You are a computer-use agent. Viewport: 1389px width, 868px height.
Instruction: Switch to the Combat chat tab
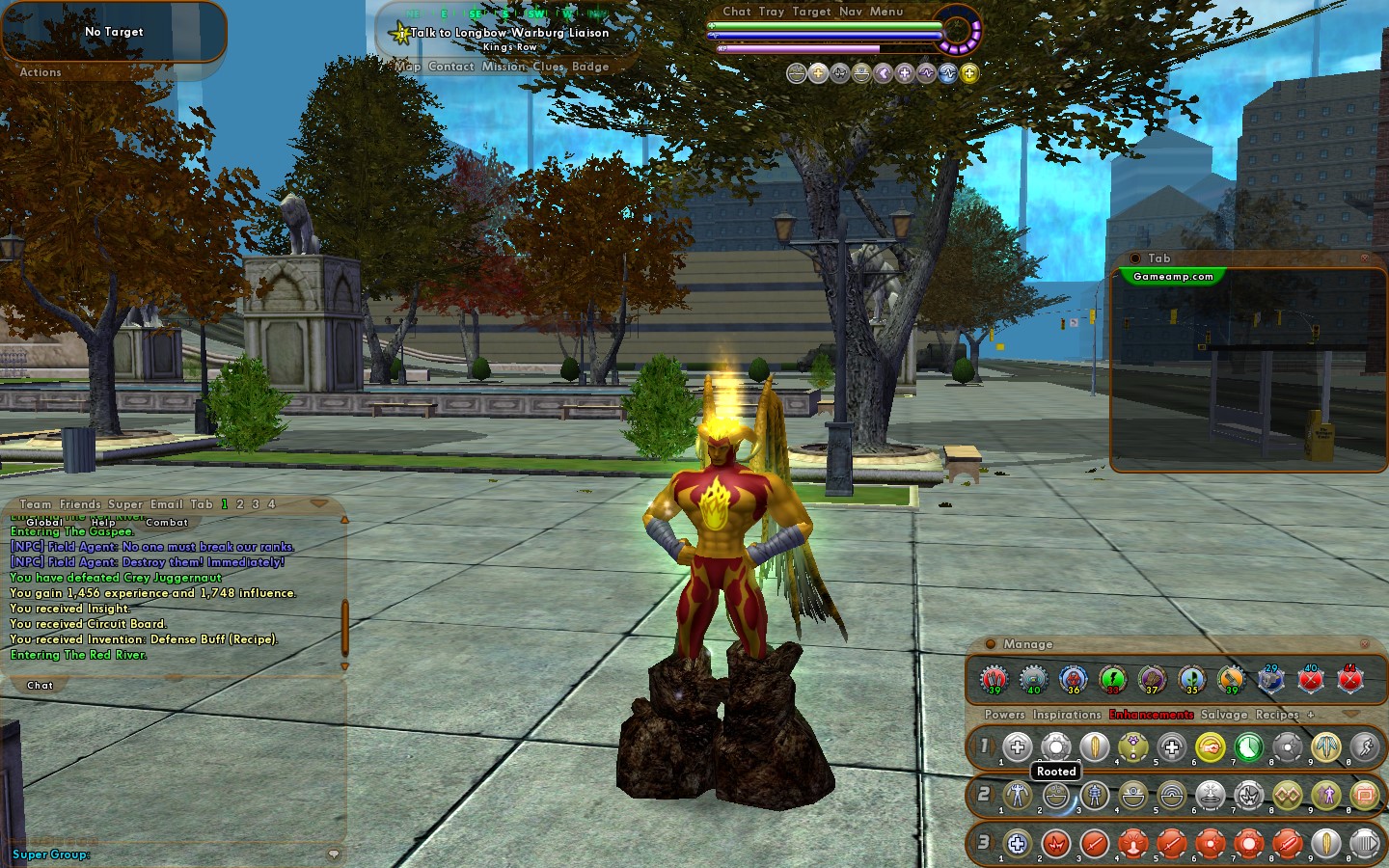point(167,523)
